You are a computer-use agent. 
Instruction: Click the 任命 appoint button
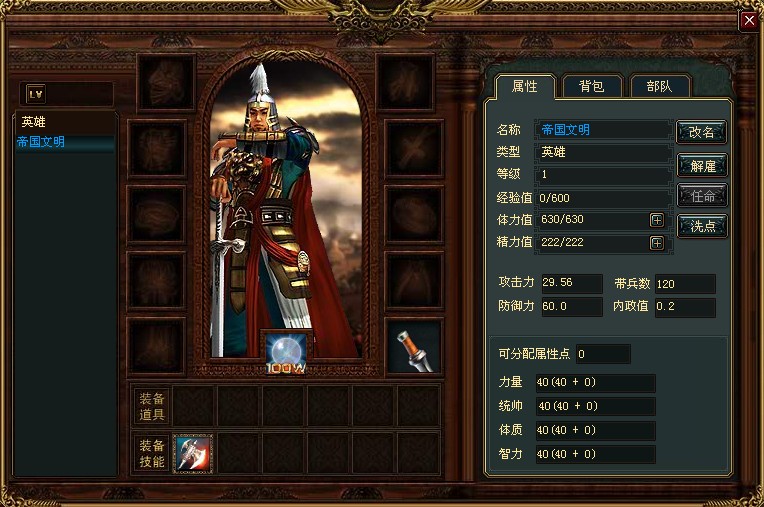tap(701, 195)
